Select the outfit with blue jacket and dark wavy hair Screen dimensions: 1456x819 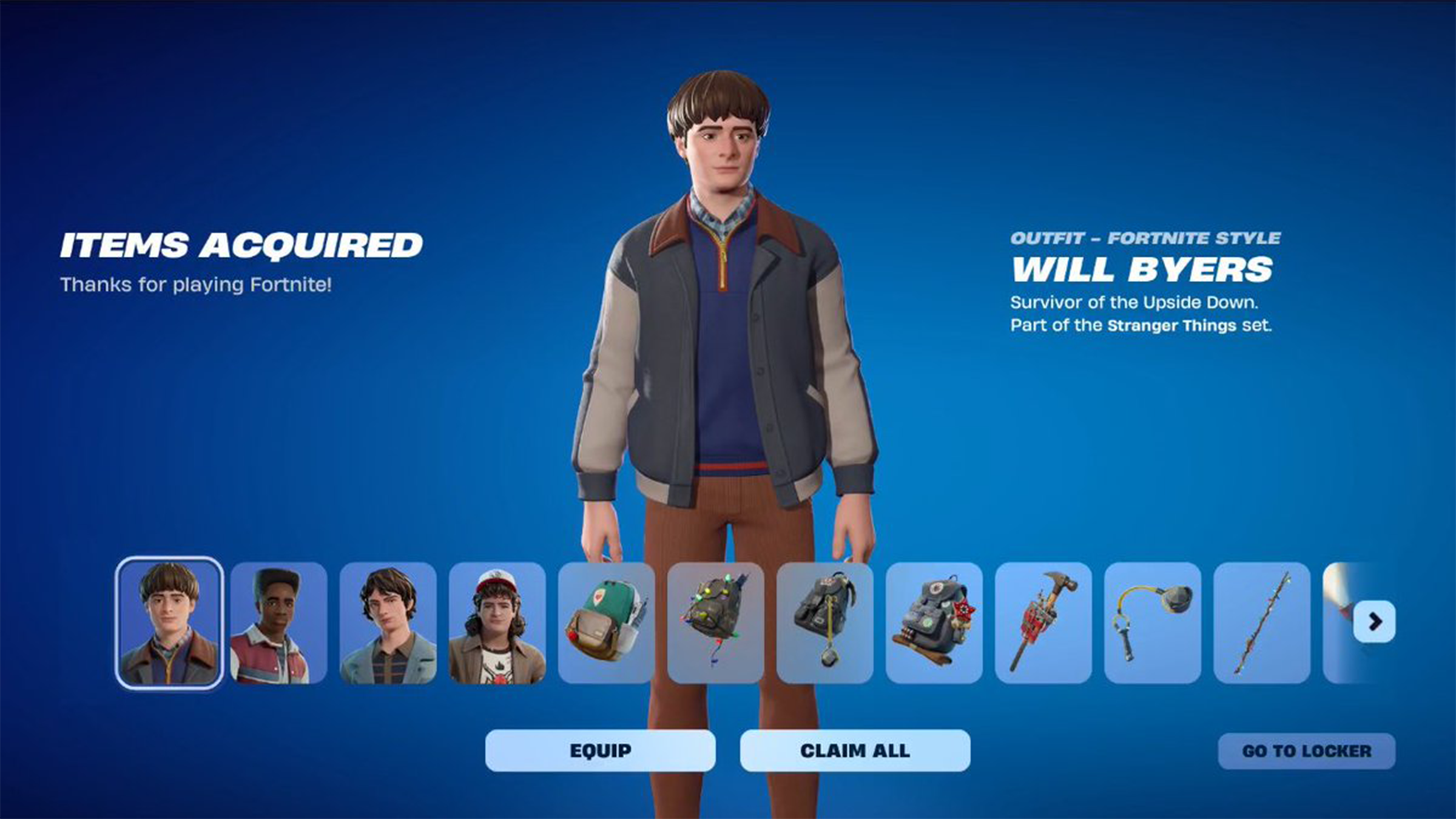[388, 623]
